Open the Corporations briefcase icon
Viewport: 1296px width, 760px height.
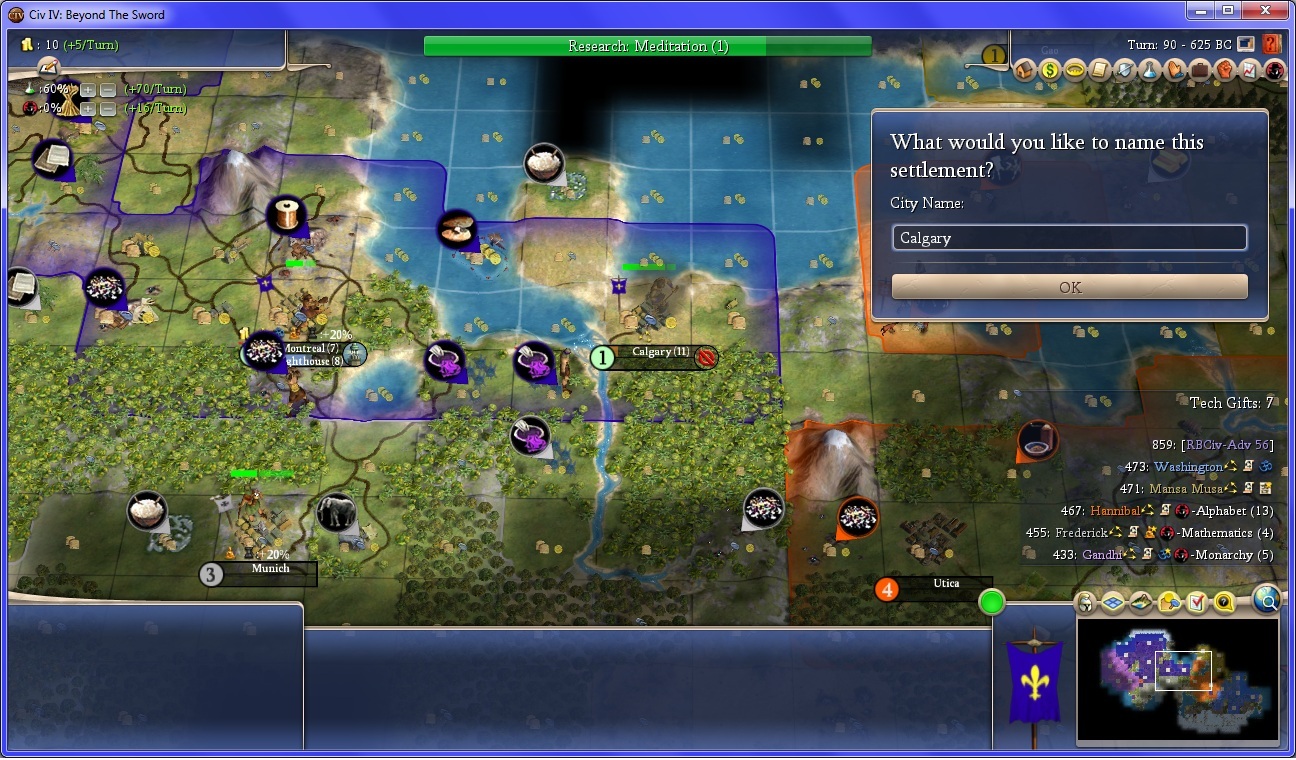(x=1199, y=71)
